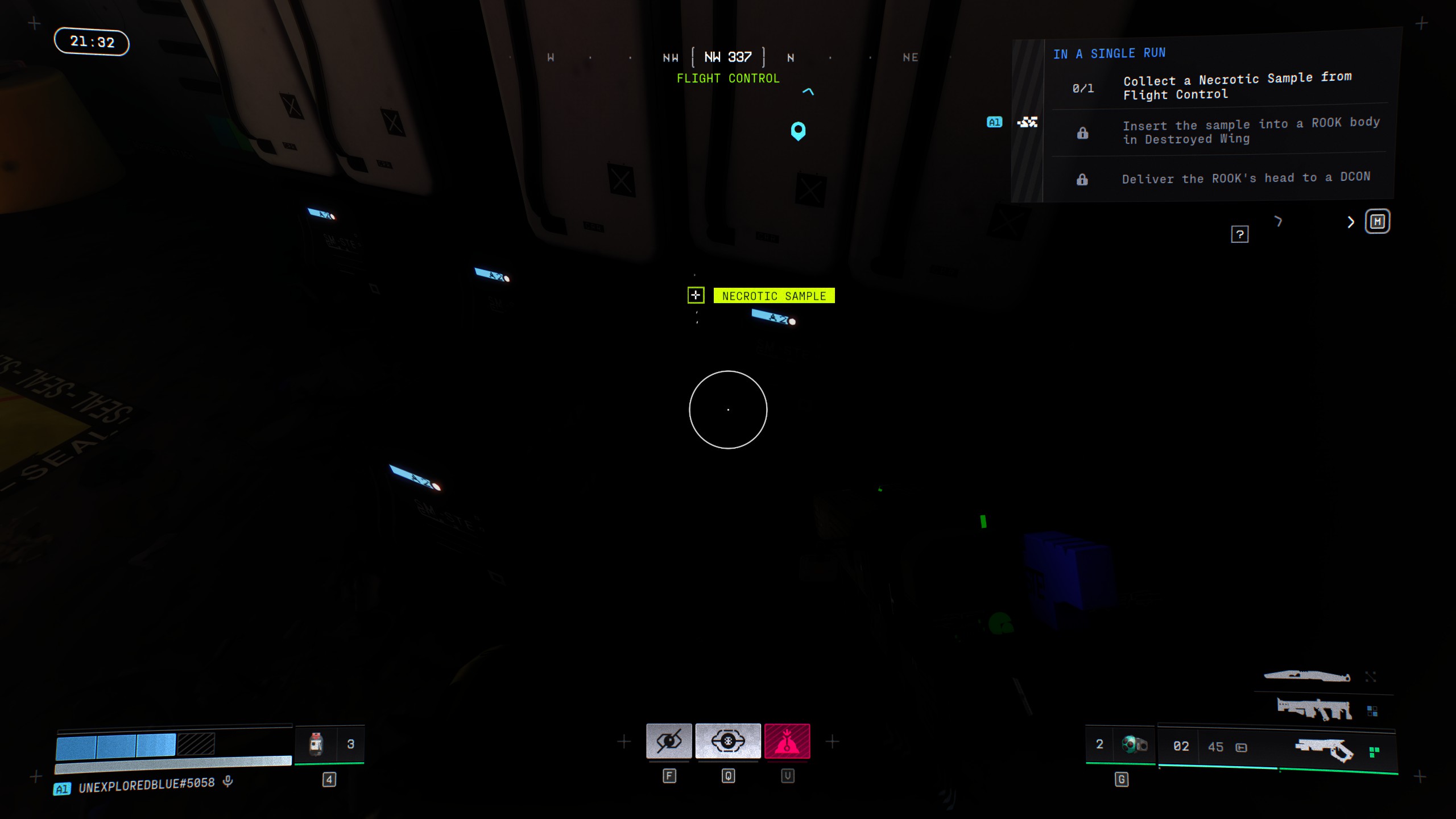Switch to the top melee weapon slot
The height and width of the screenshot is (819, 1456).
point(1307,676)
